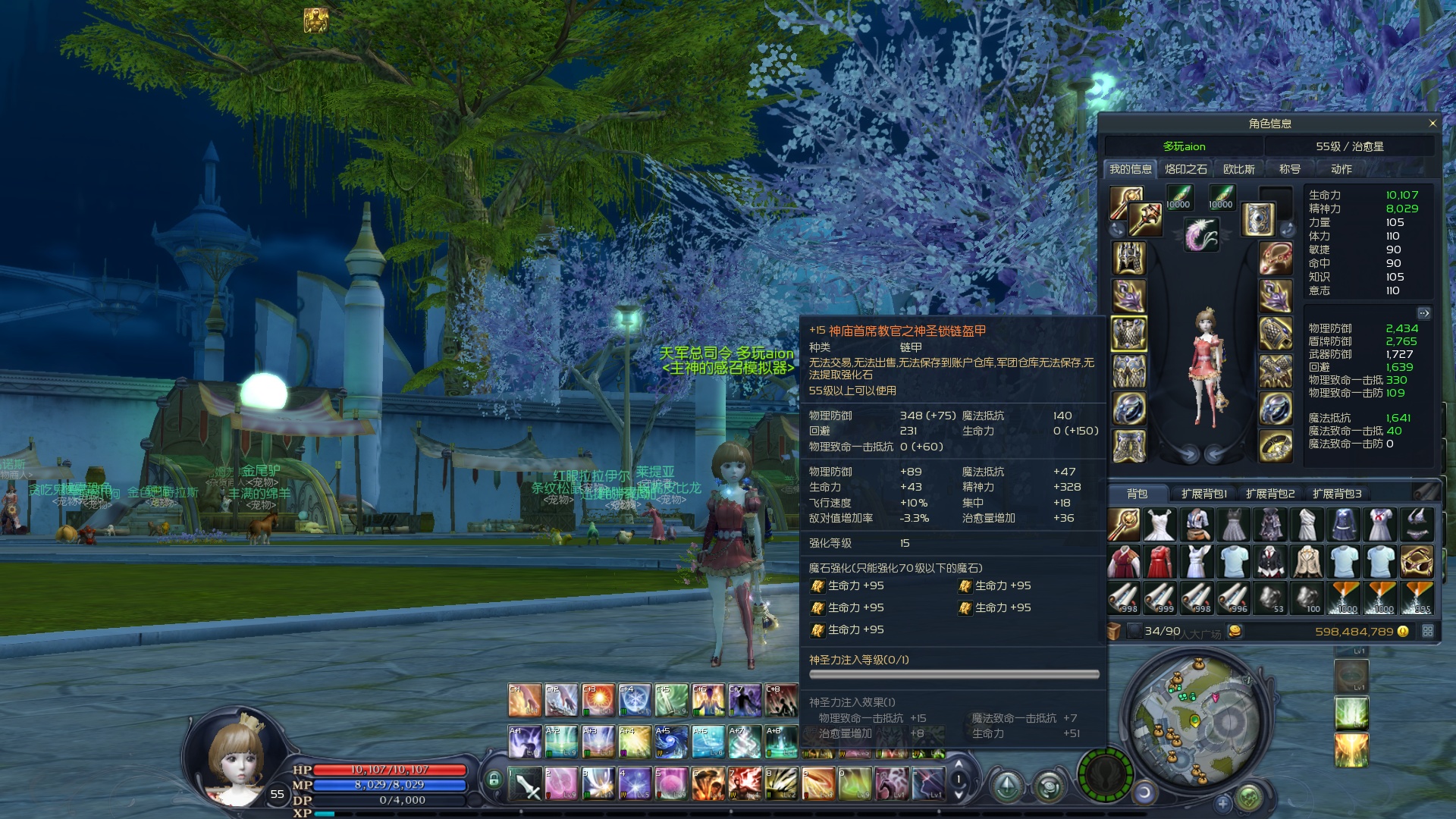The width and height of the screenshot is (1456, 819).
Task: Expand the detailed stats arrow button
Action: 1423,313
